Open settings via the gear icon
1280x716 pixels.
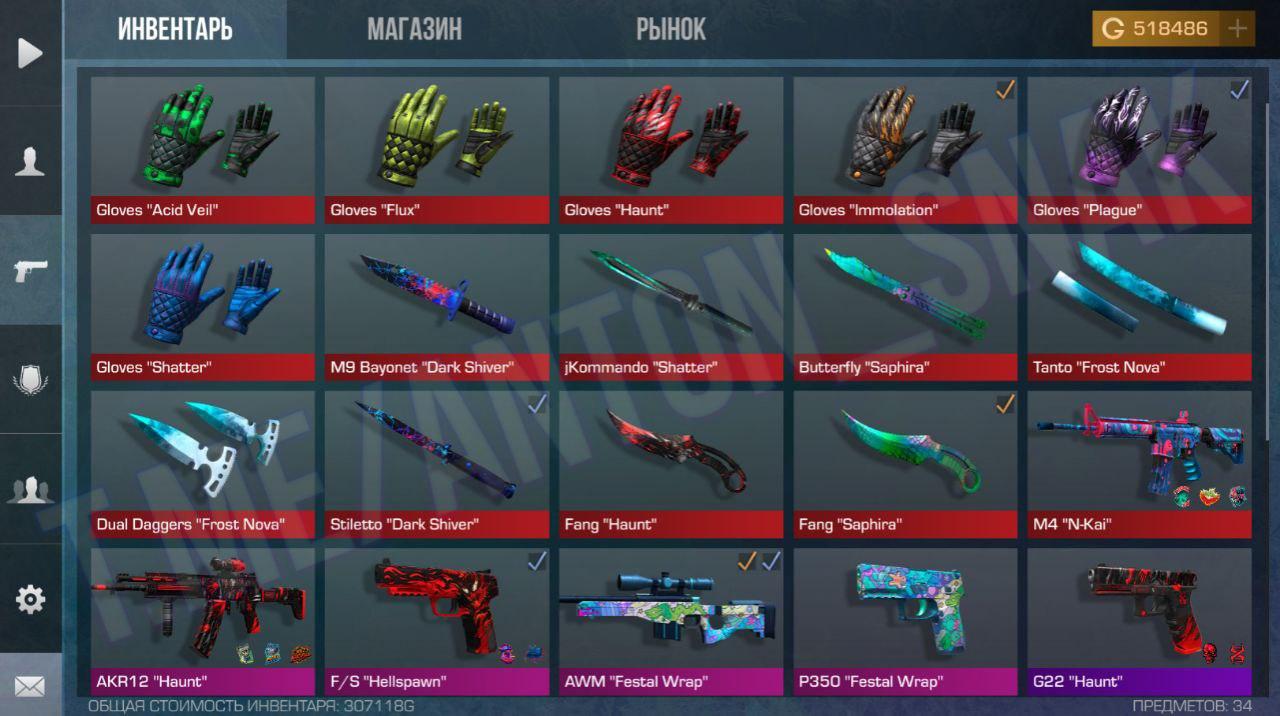pos(30,599)
